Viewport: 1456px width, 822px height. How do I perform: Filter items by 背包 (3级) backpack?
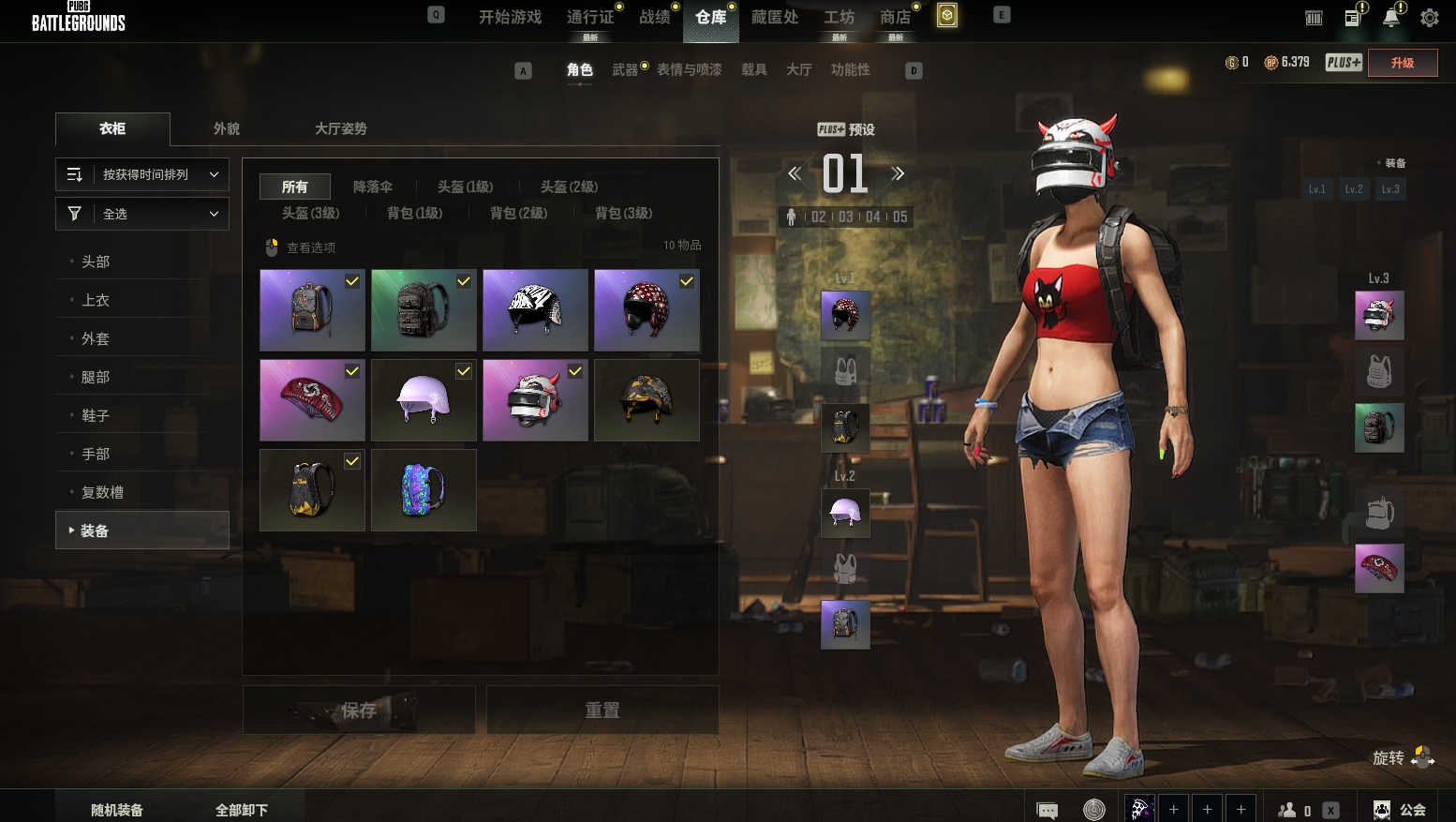[x=623, y=213]
